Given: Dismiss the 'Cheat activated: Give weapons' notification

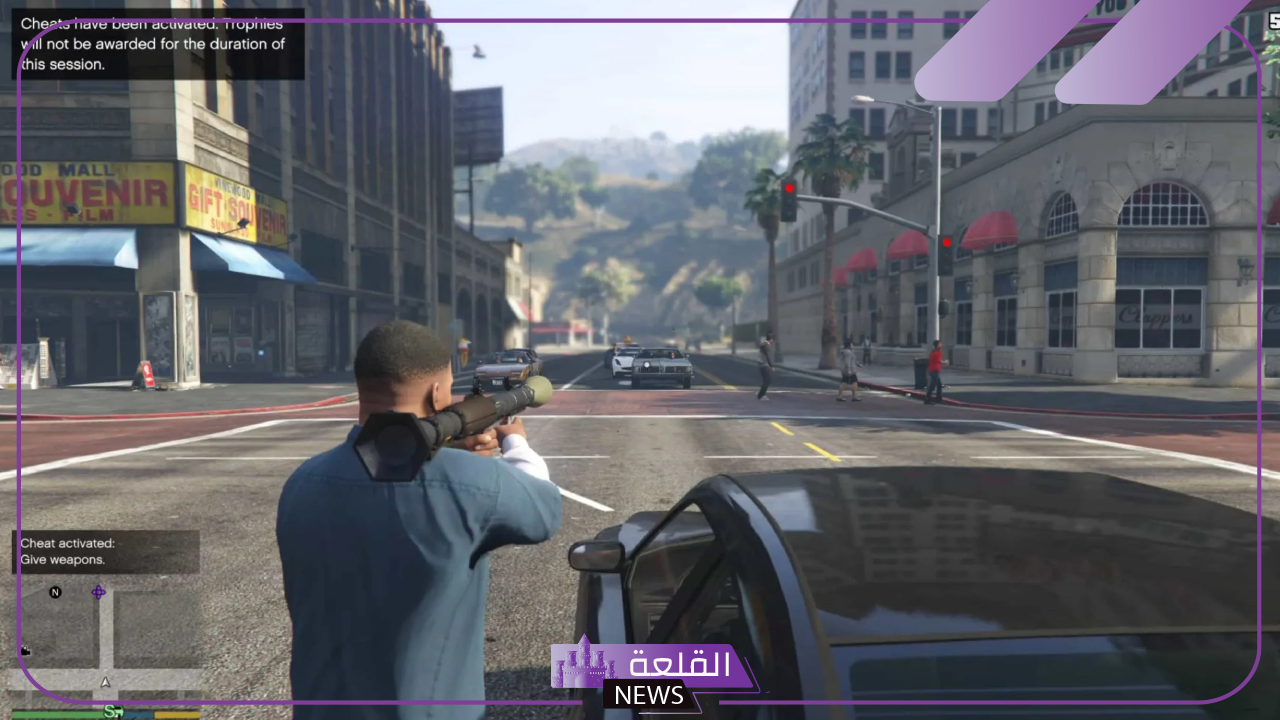Looking at the screenshot, I should (106, 552).
